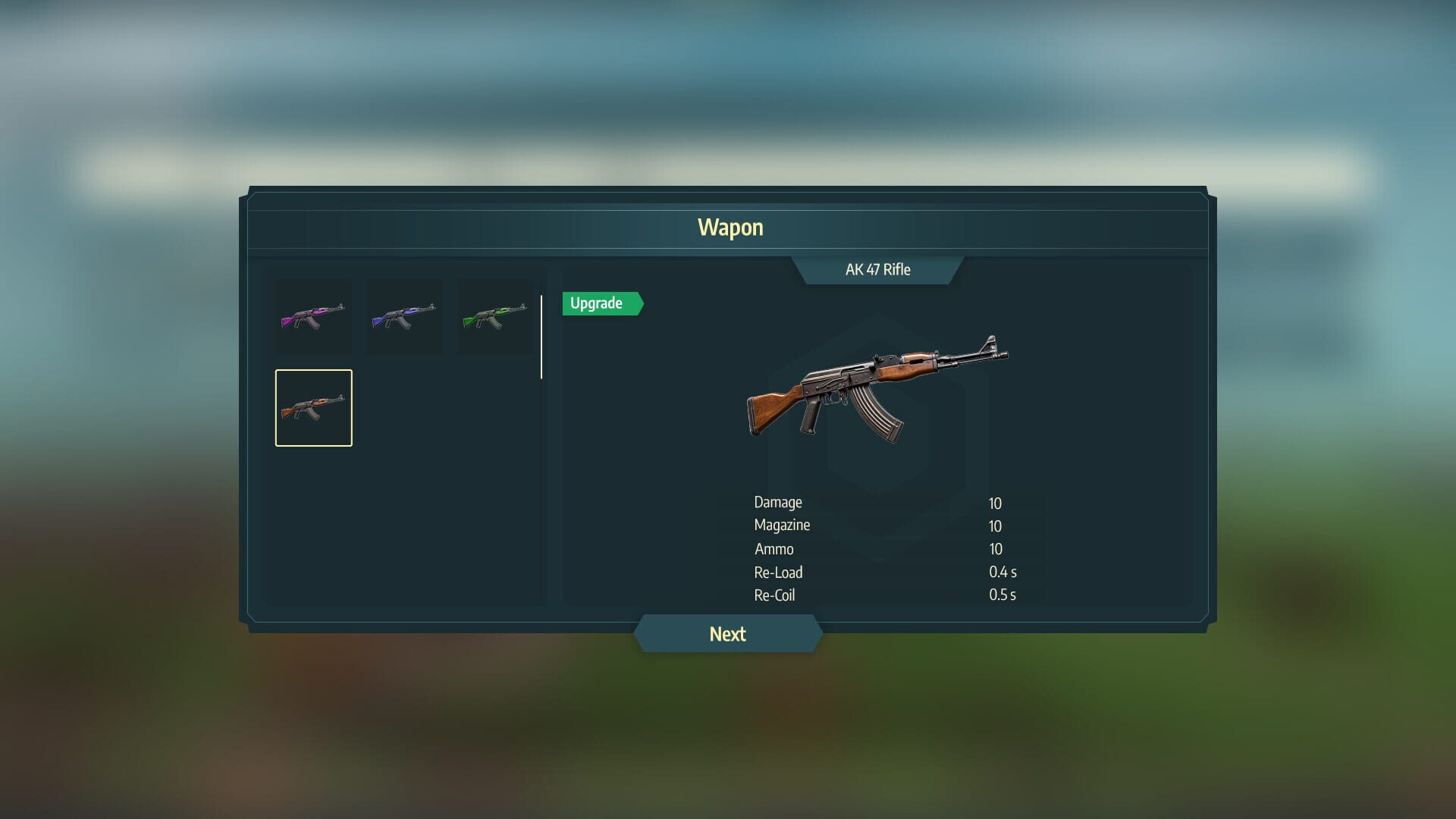Click the Wapon title header
This screenshot has width=1456, height=819.
pos(730,227)
